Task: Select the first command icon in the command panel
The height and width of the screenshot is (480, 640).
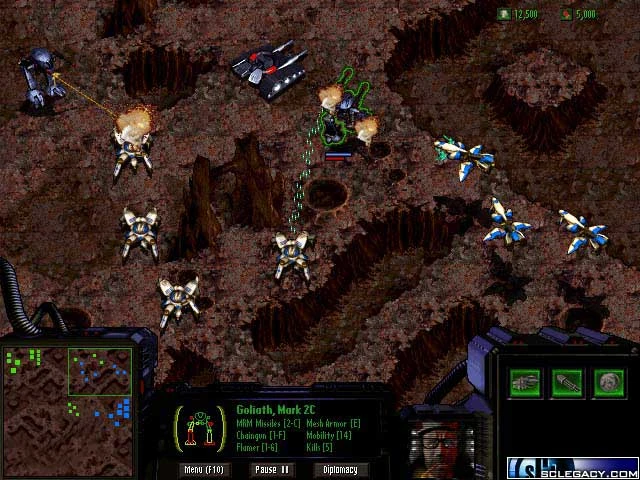Action: click(x=525, y=381)
